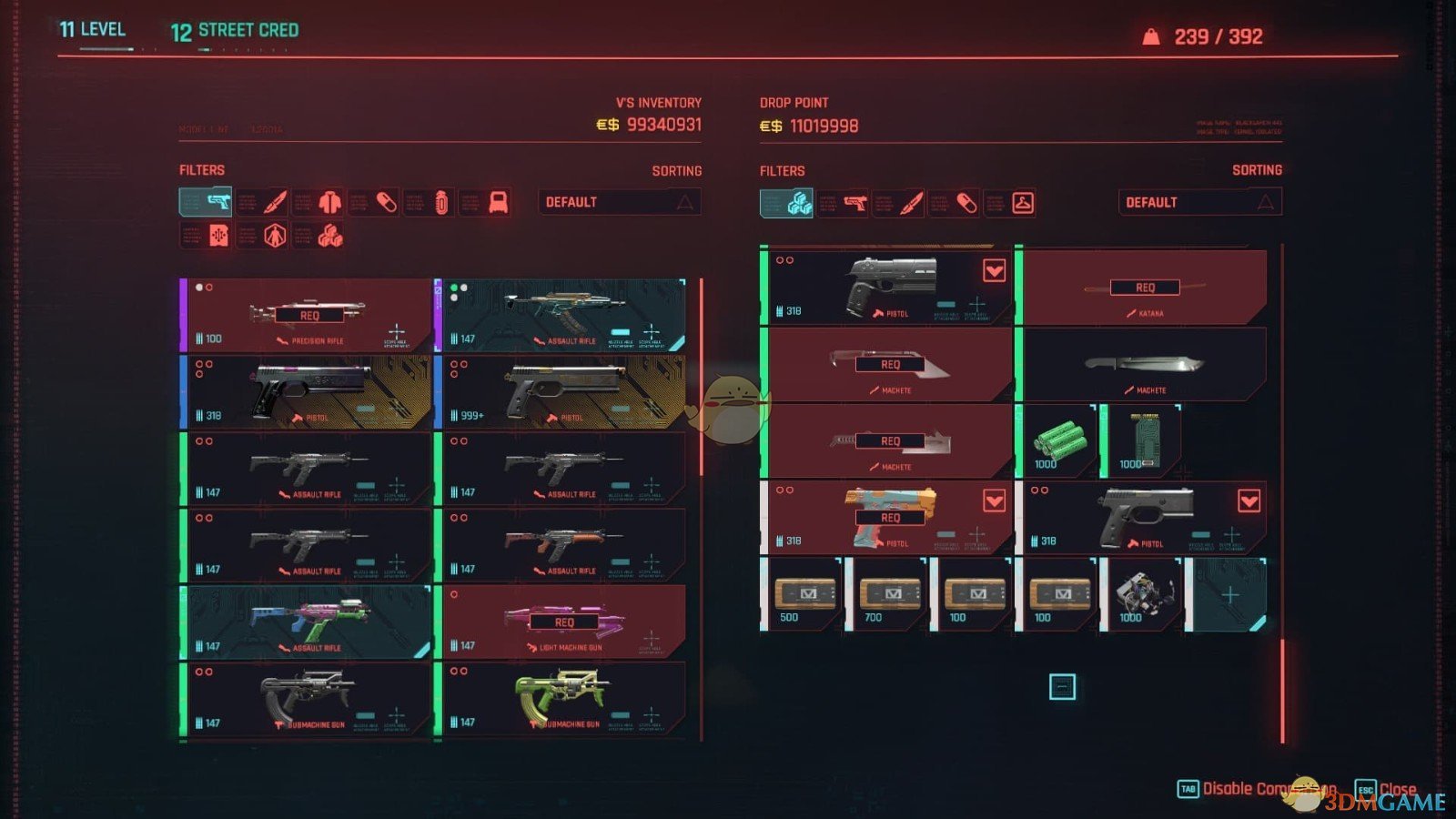Toggle the marker on the orange REQ pistol

[x=994, y=500]
